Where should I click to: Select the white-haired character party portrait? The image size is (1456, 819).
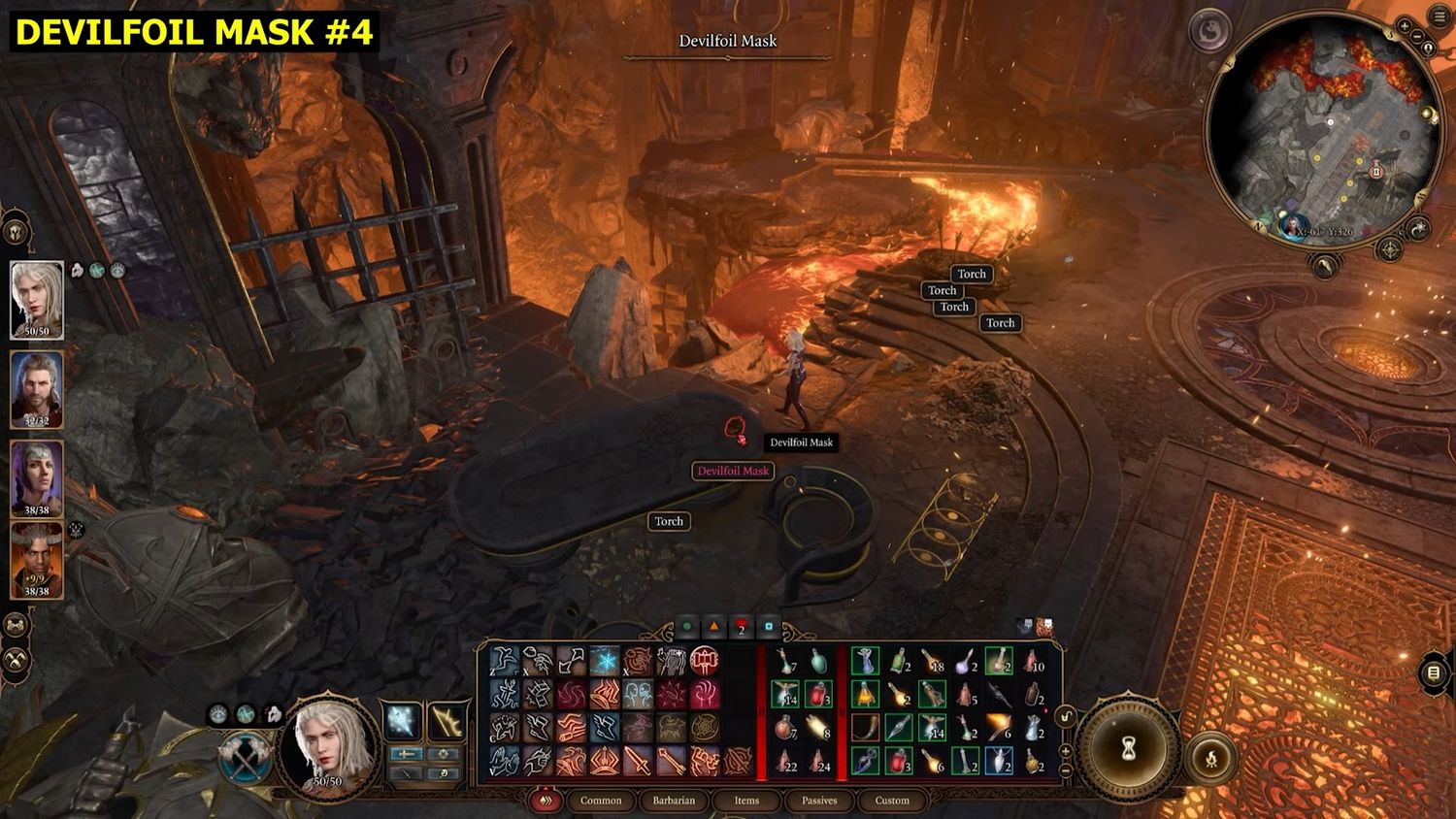(37, 299)
